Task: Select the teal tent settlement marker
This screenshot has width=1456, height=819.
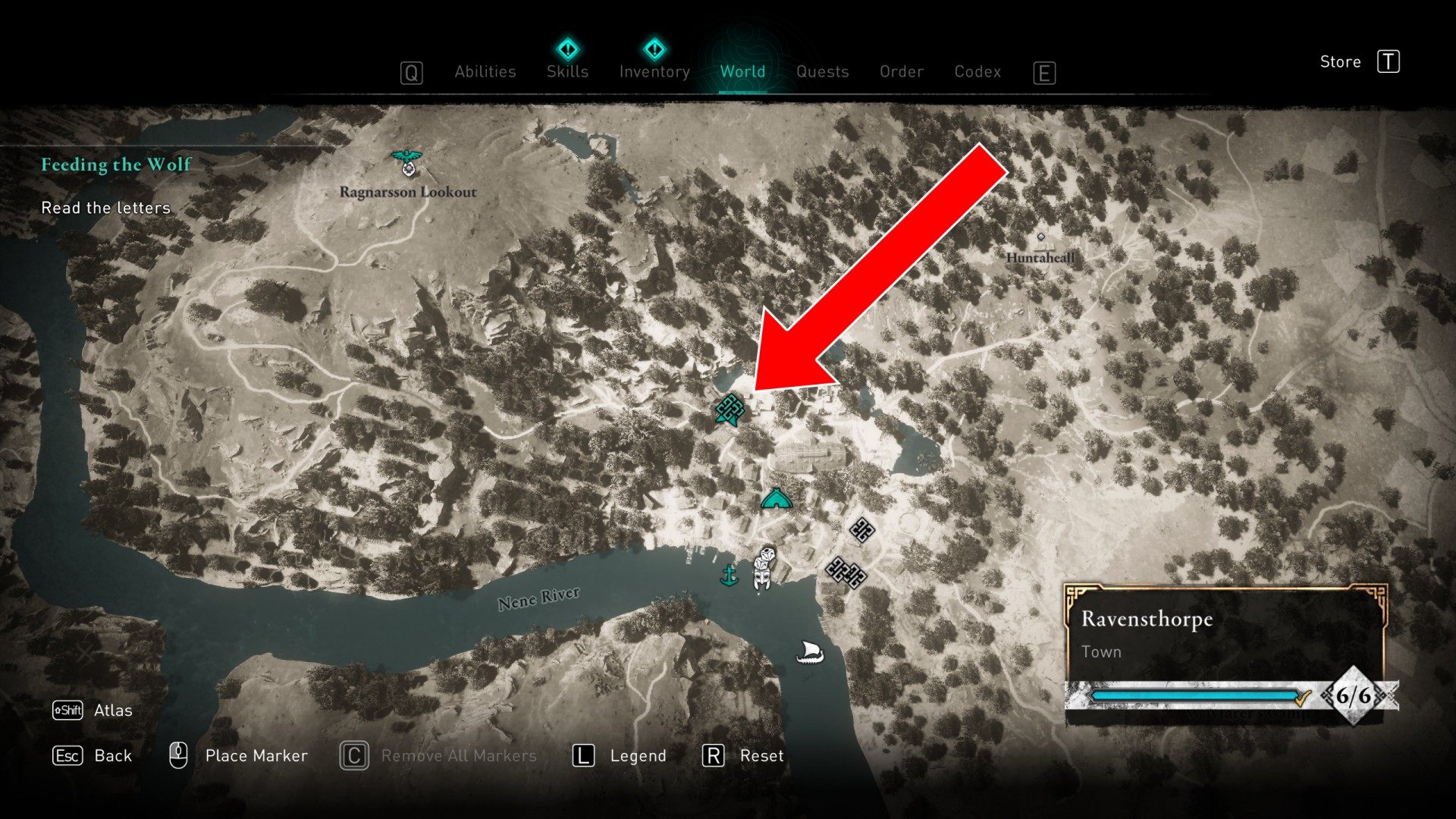Action: coord(776,499)
